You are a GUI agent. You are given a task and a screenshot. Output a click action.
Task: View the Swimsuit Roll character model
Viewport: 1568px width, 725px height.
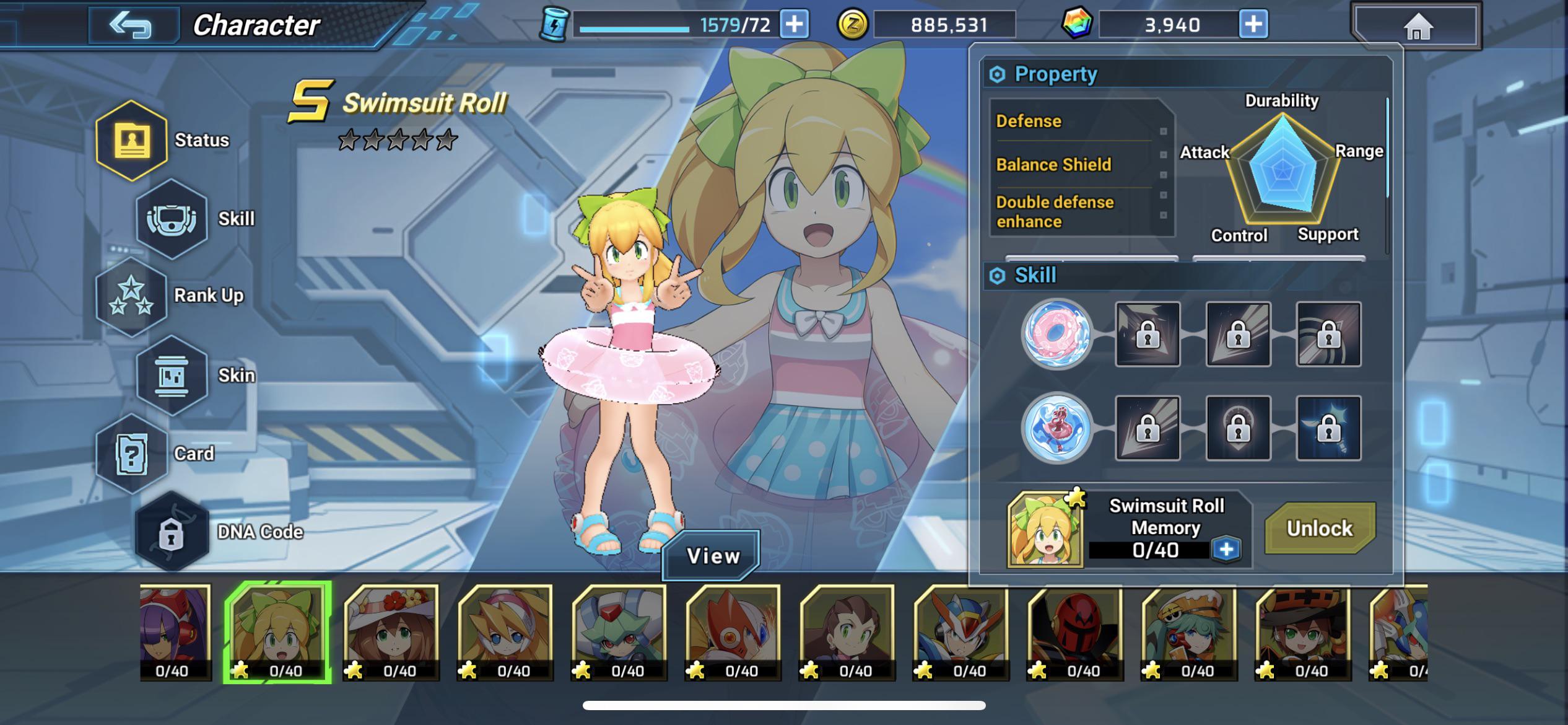(x=712, y=556)
